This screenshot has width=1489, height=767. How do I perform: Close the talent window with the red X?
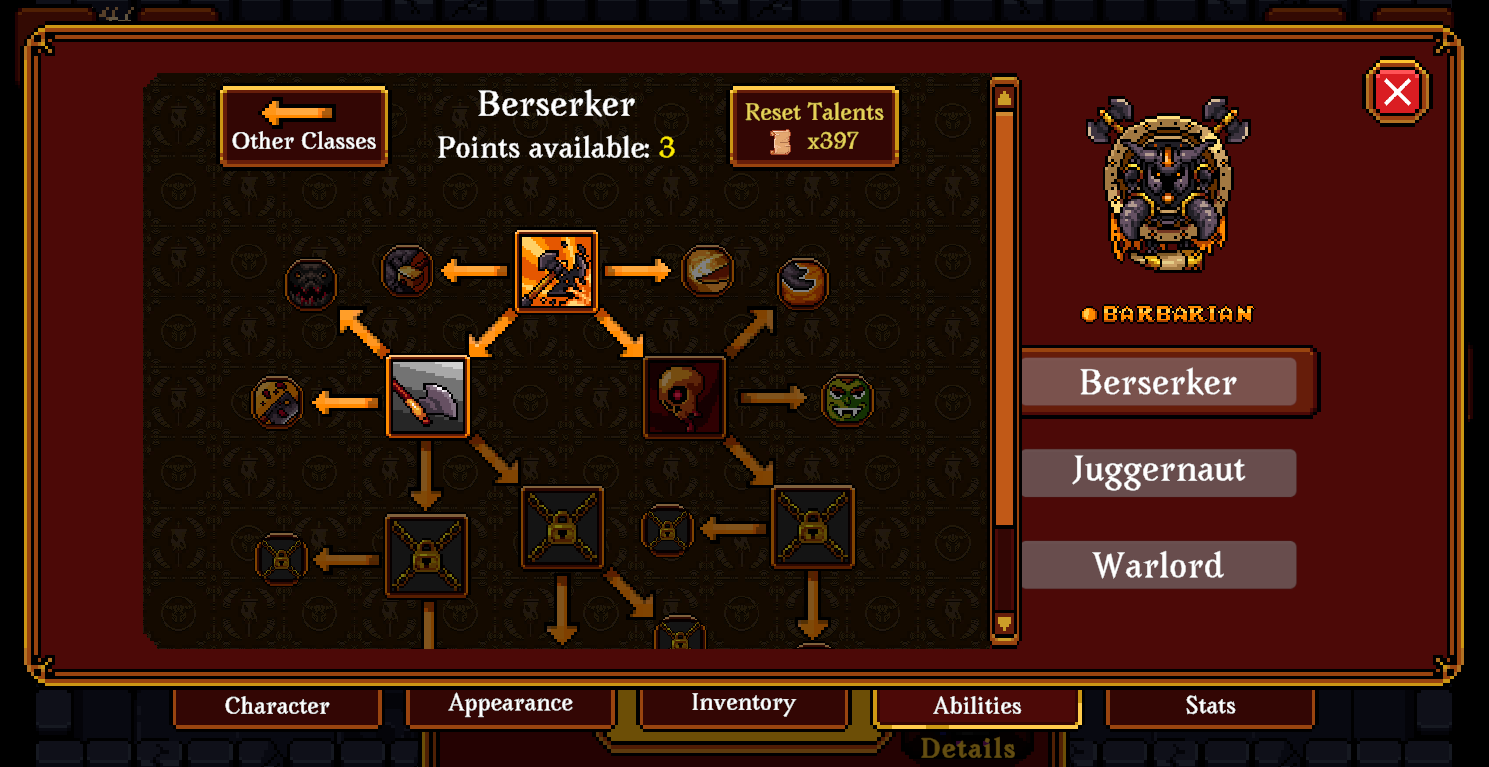(x=1396, y=92)
